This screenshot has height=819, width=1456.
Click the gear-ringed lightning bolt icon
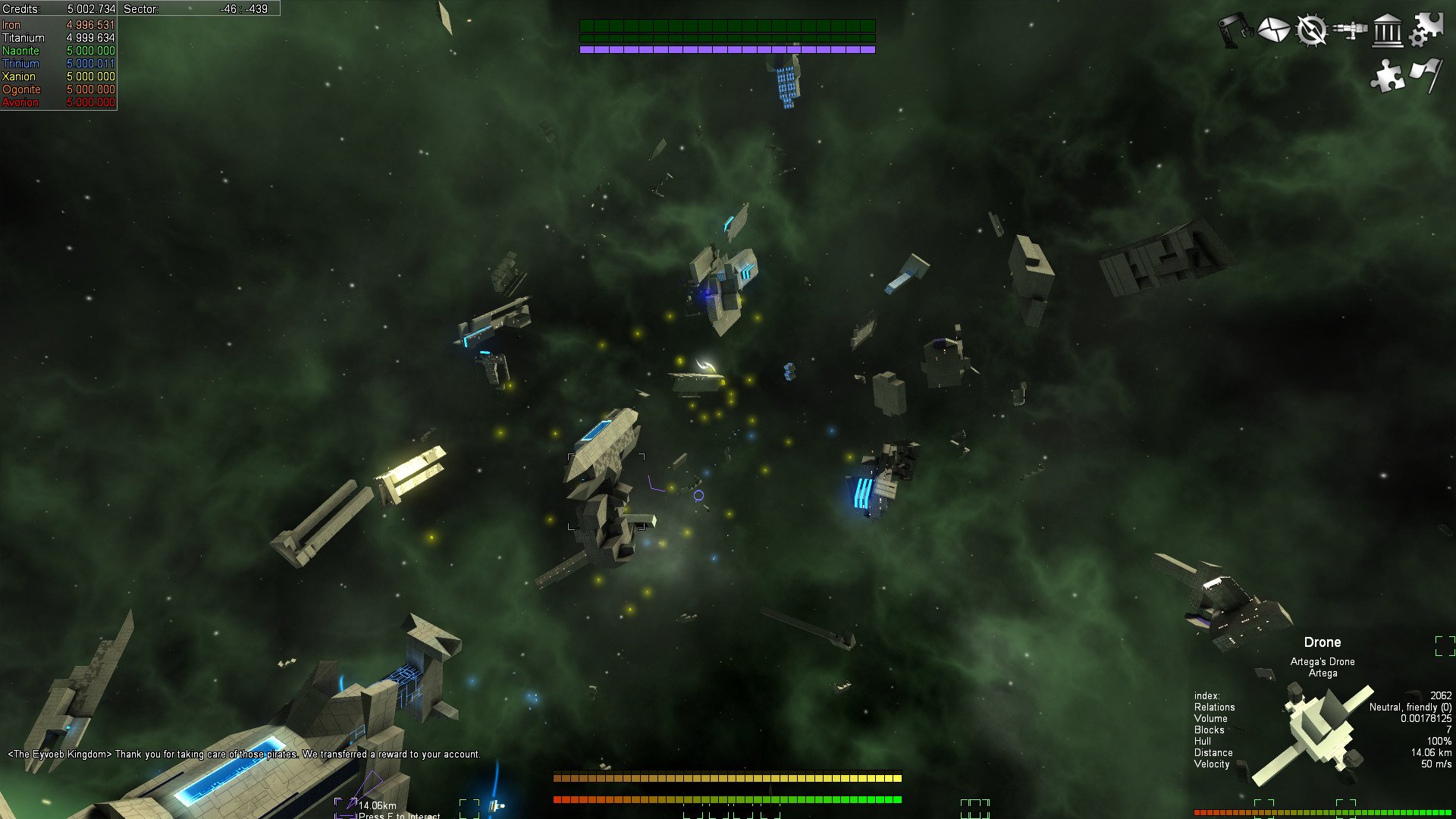[1311, 30]
